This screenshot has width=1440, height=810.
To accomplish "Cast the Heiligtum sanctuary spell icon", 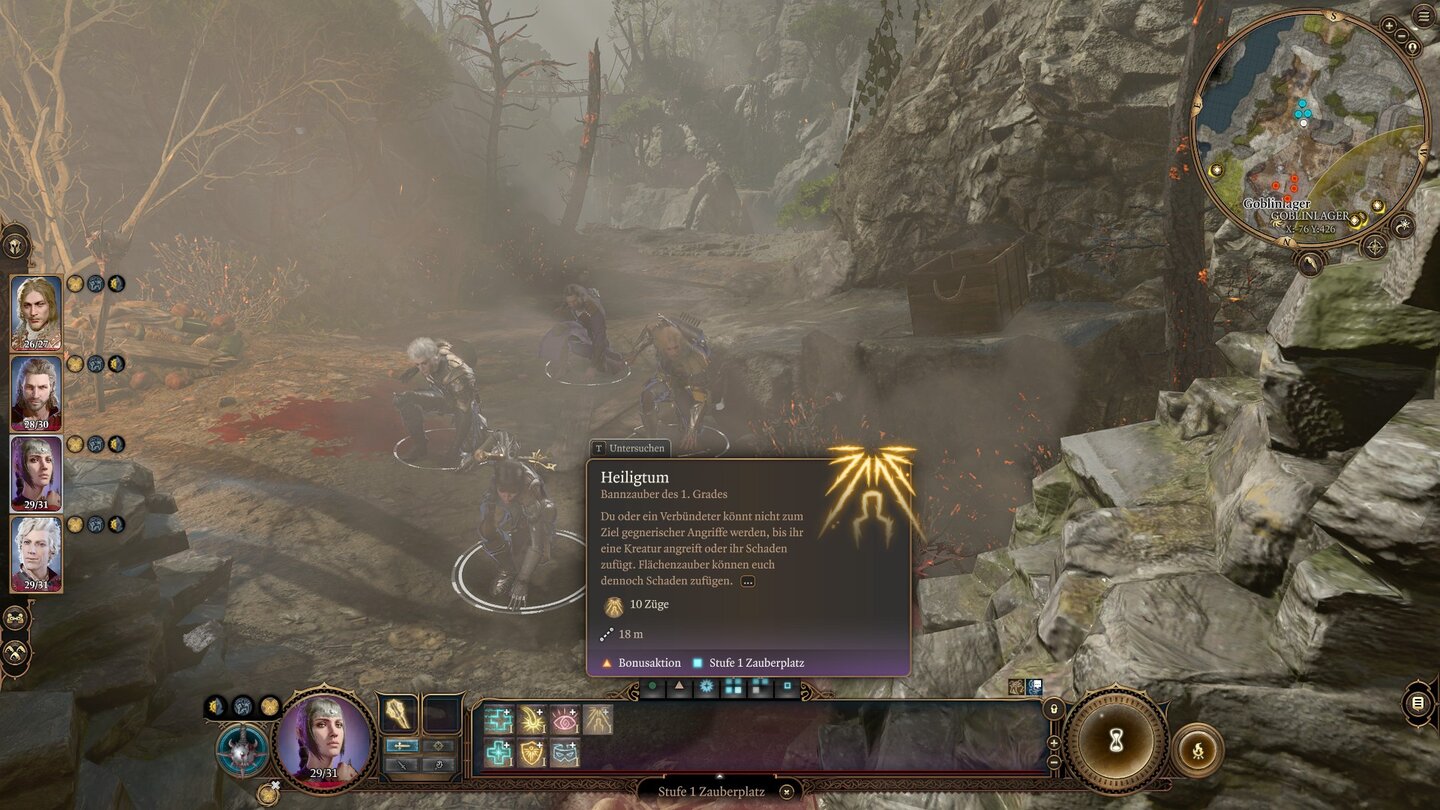I will tap(598, 720).
